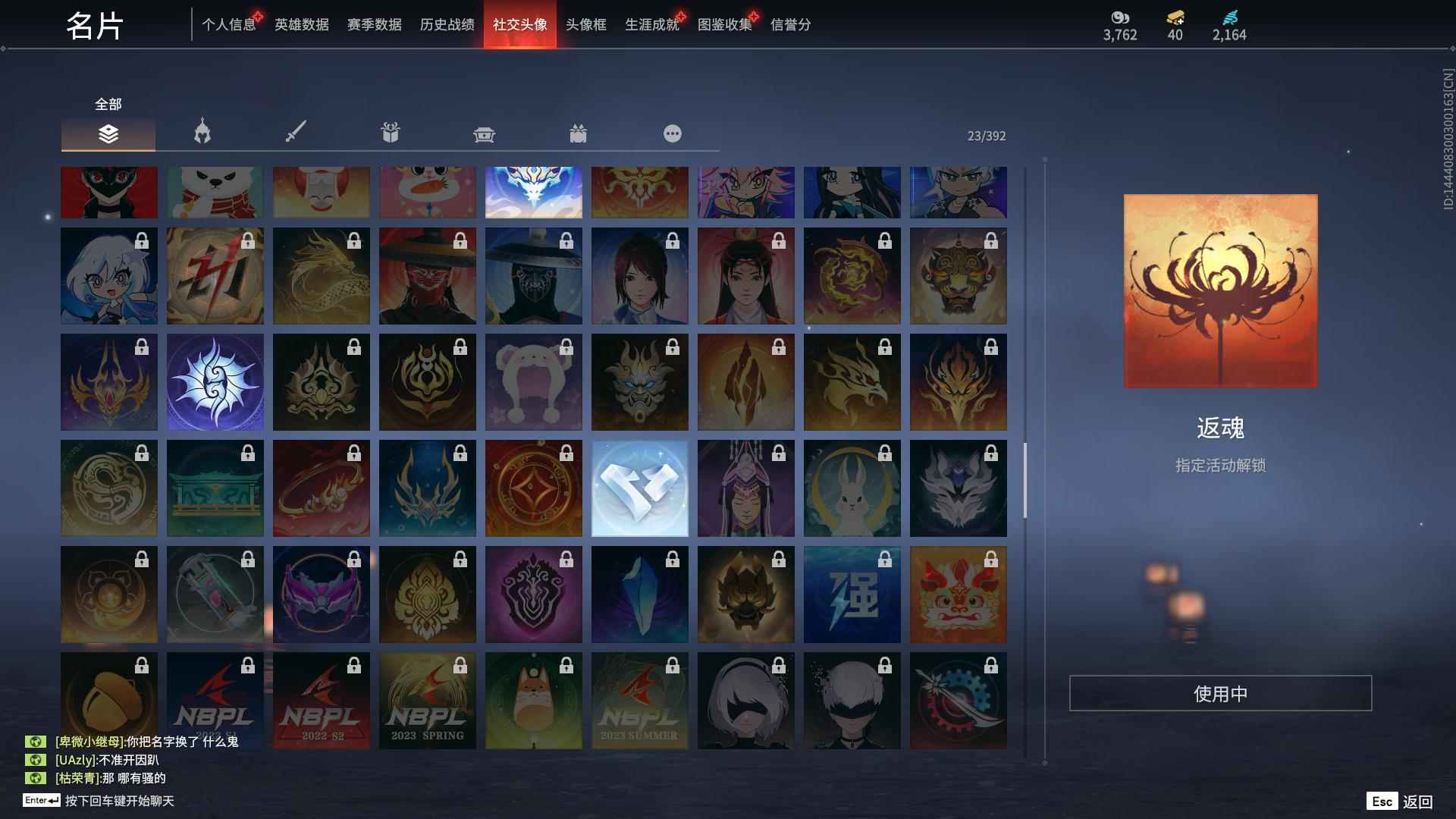Select the 2B avatar thumbnail
Viewport: 1456px width, 819px height.
tap(745, 700)
